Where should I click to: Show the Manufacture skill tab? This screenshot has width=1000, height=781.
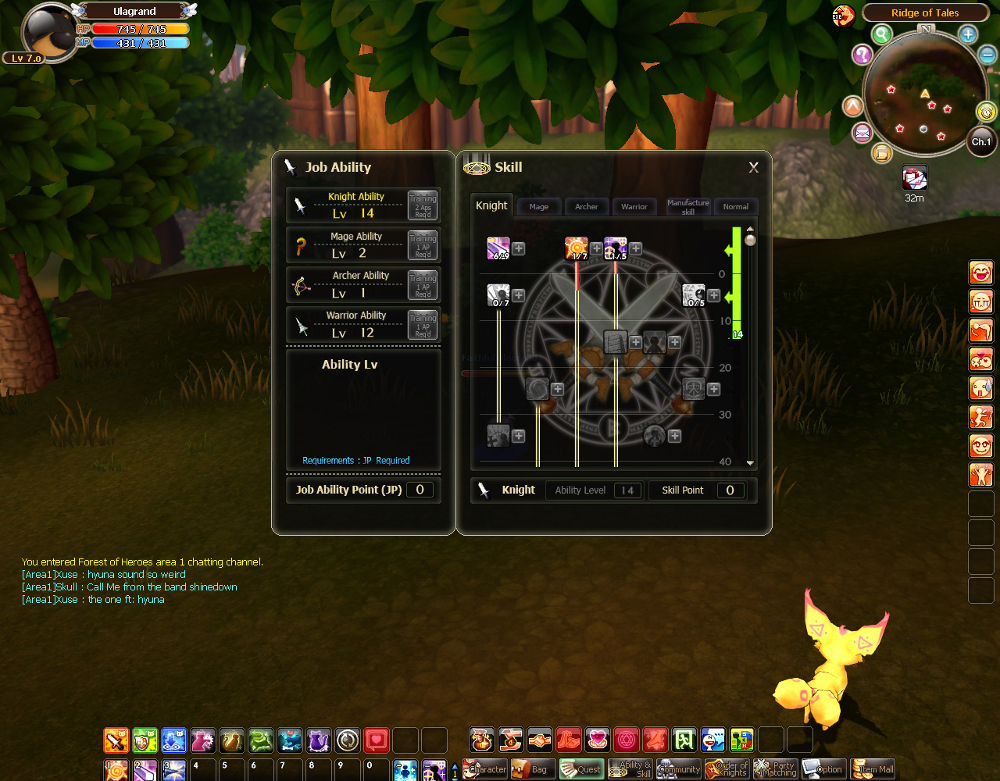click(687, 207)
